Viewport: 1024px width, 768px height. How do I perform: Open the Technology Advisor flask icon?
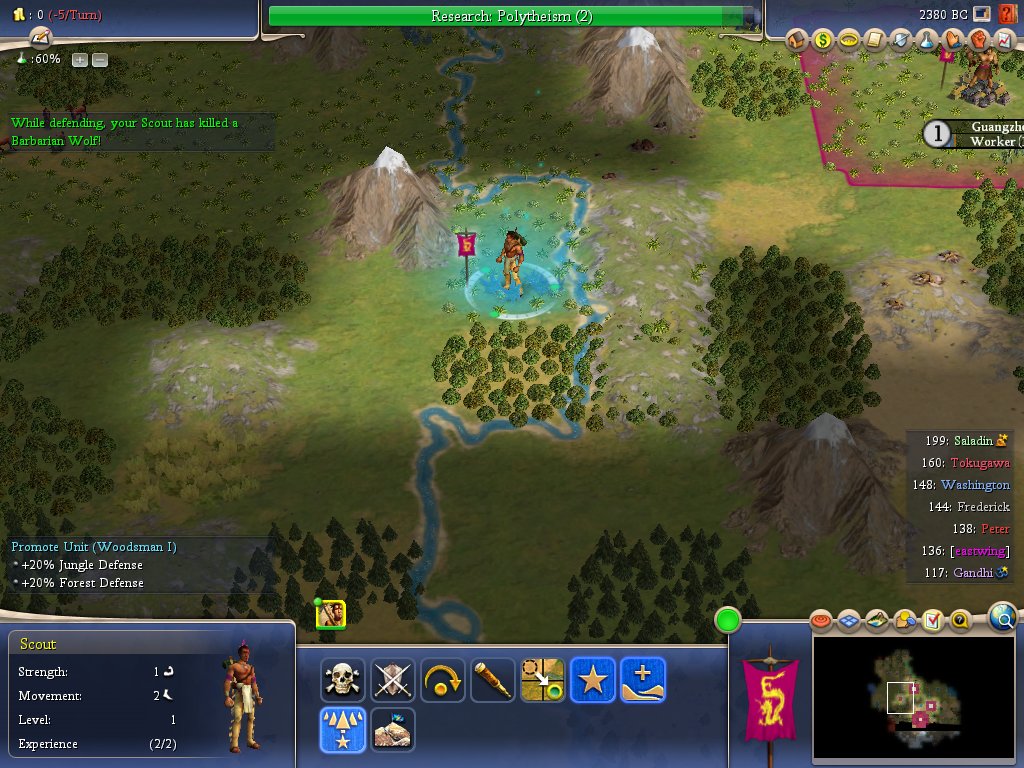coord(927,40)
